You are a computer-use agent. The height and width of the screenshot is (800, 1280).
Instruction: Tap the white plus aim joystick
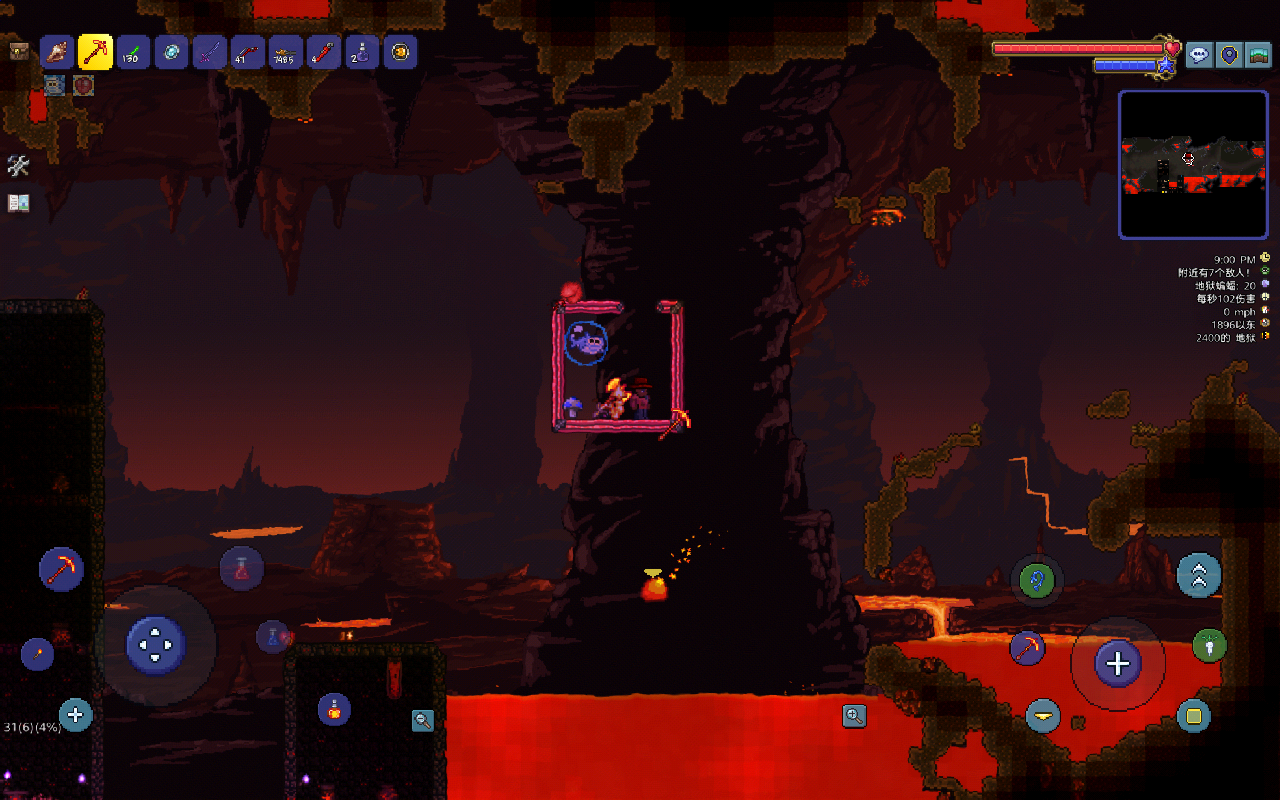click(x=1117, y=663)
